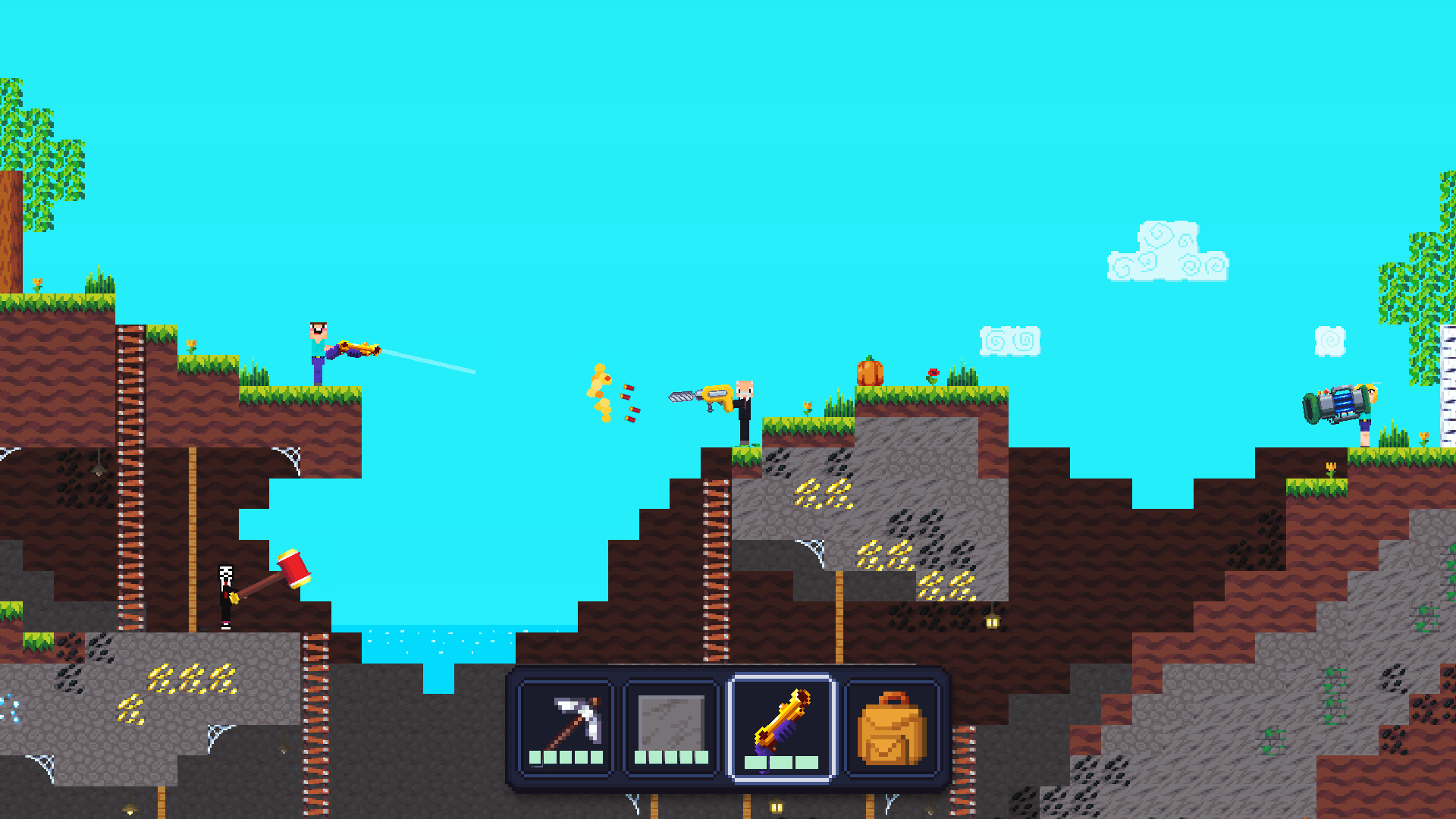Image resolution: width=1456 pixels, height=819 pixels.
Task: Click the swirly cloud in the sky
Action: 1168,250
